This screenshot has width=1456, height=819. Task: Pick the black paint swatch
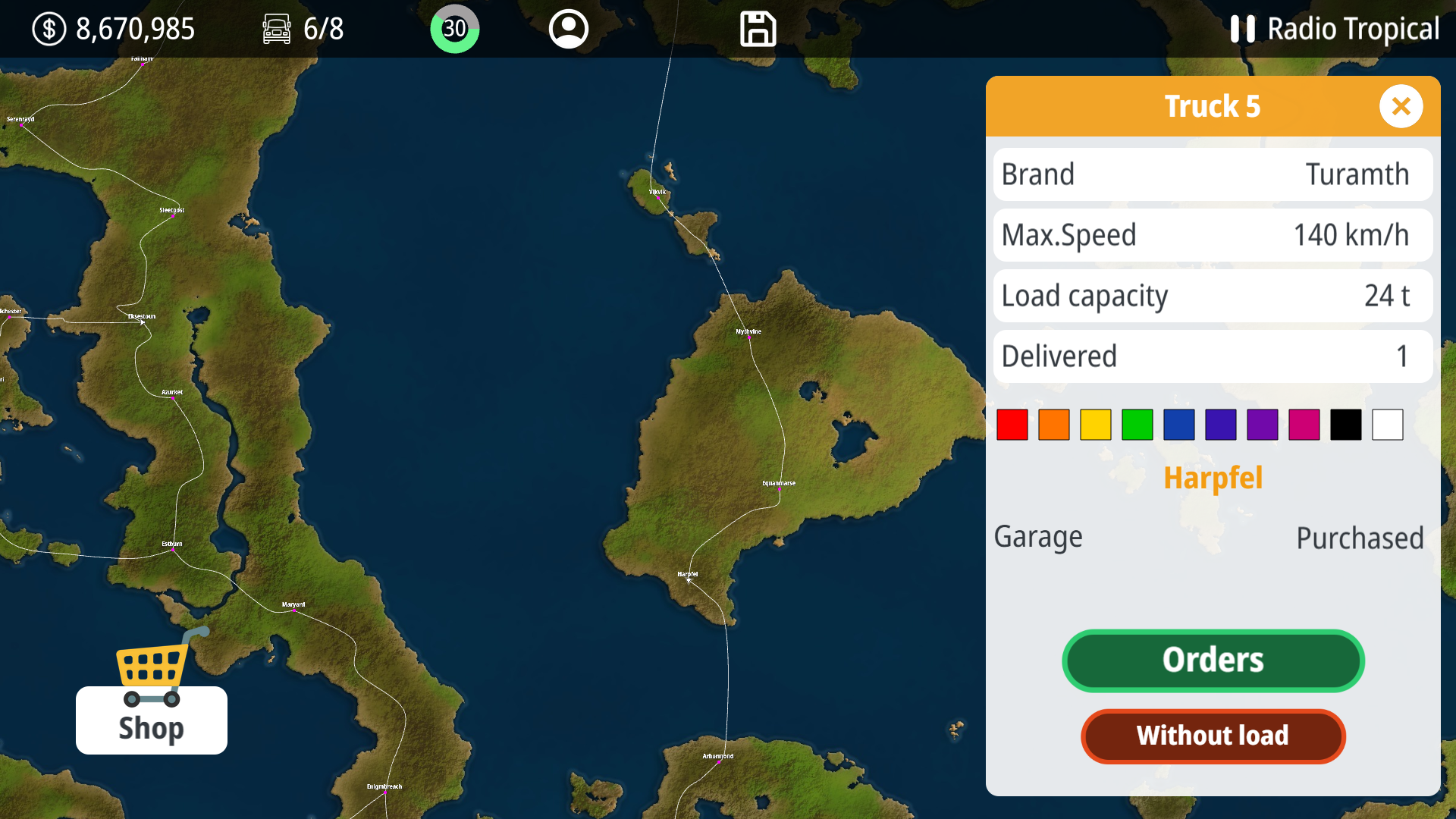point(1345,424)
